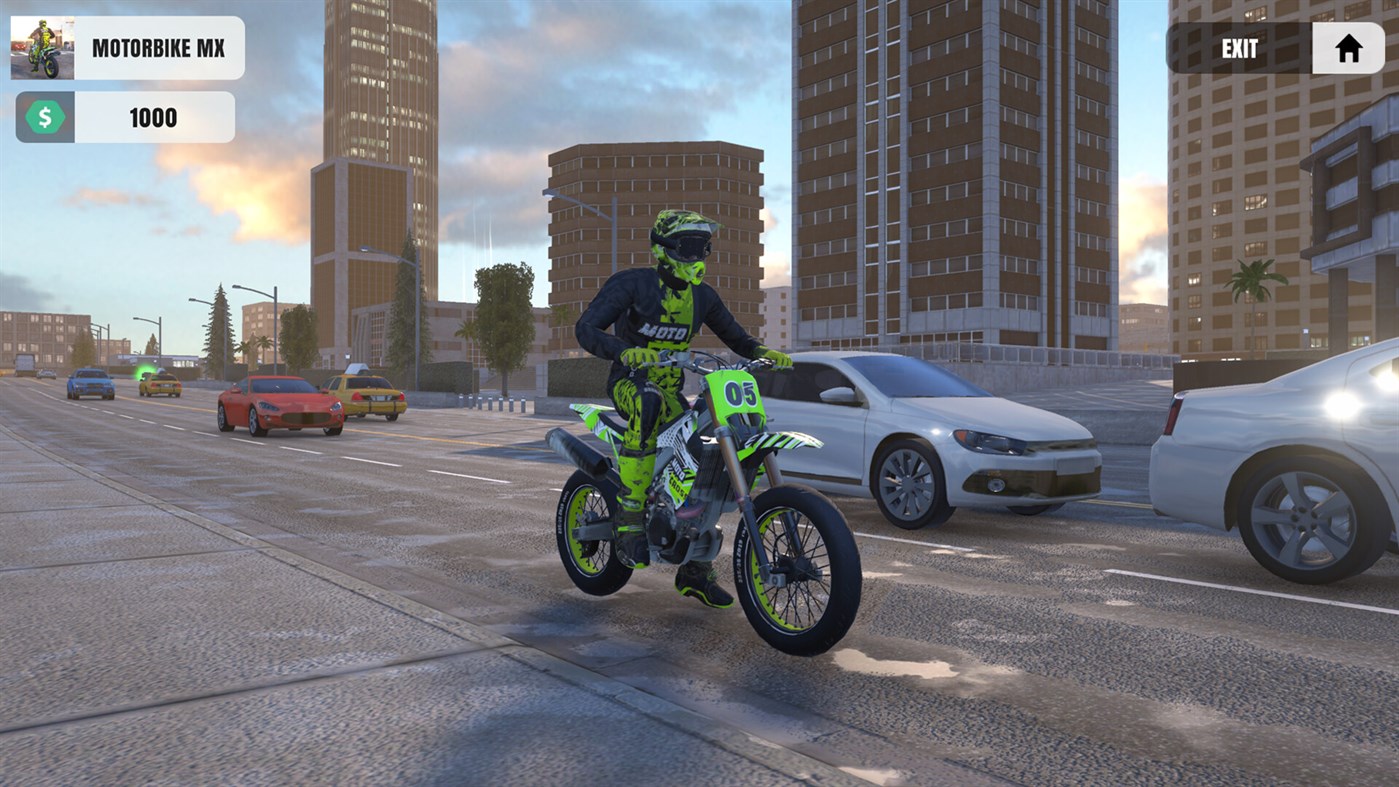Image resolution: width=1399 pixels, height=787 pixels.
Task: Tap the rider thumbnail next to the title
Action: [42, 47]
